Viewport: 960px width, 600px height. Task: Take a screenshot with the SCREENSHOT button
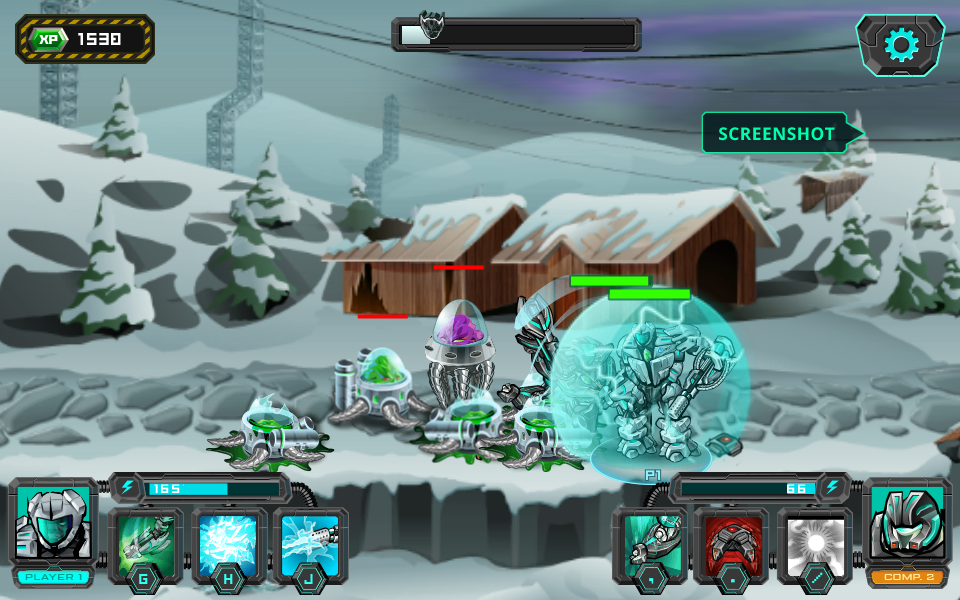coord(776,133)
